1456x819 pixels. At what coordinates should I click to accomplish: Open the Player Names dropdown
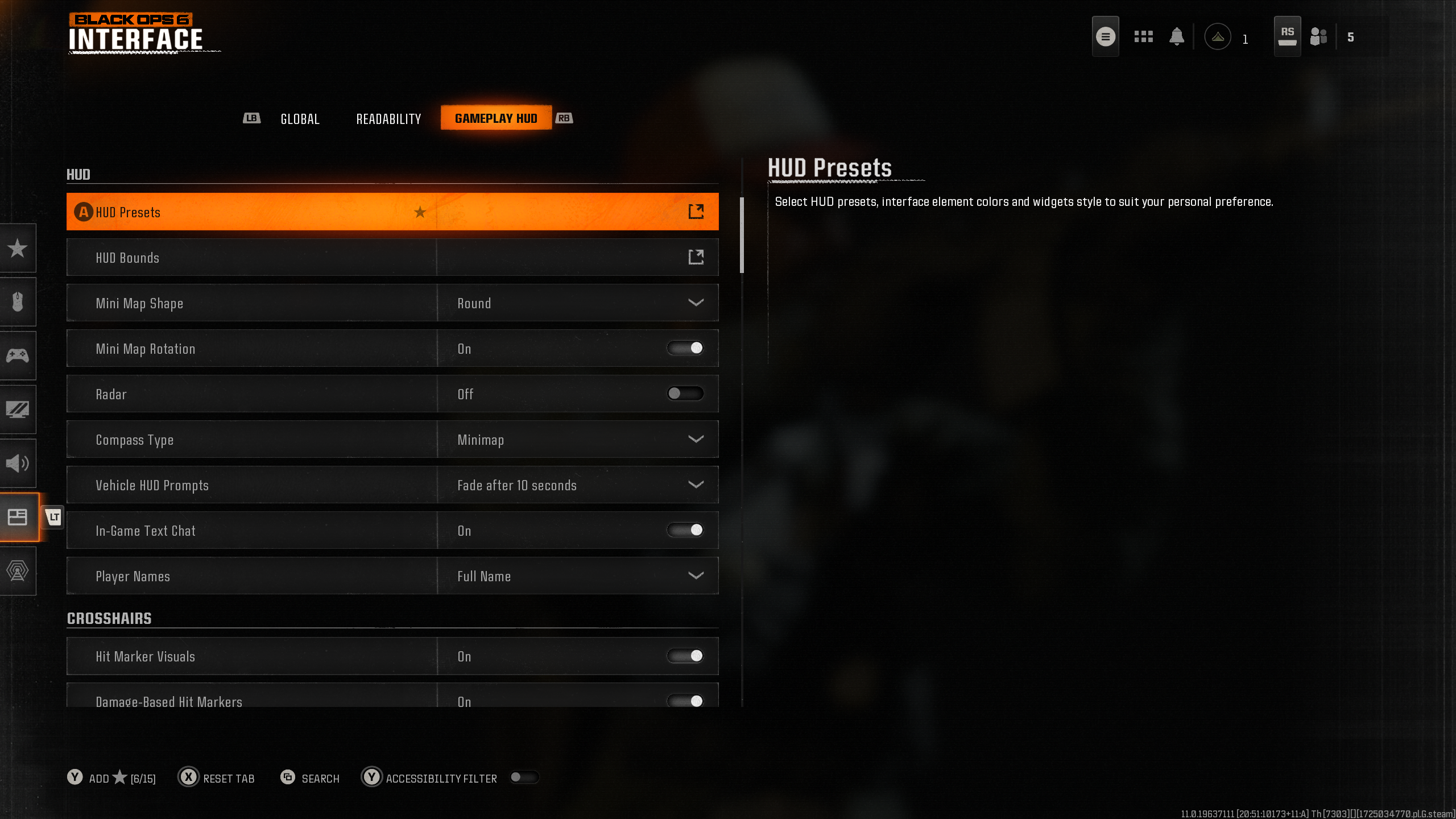(577, 576)
